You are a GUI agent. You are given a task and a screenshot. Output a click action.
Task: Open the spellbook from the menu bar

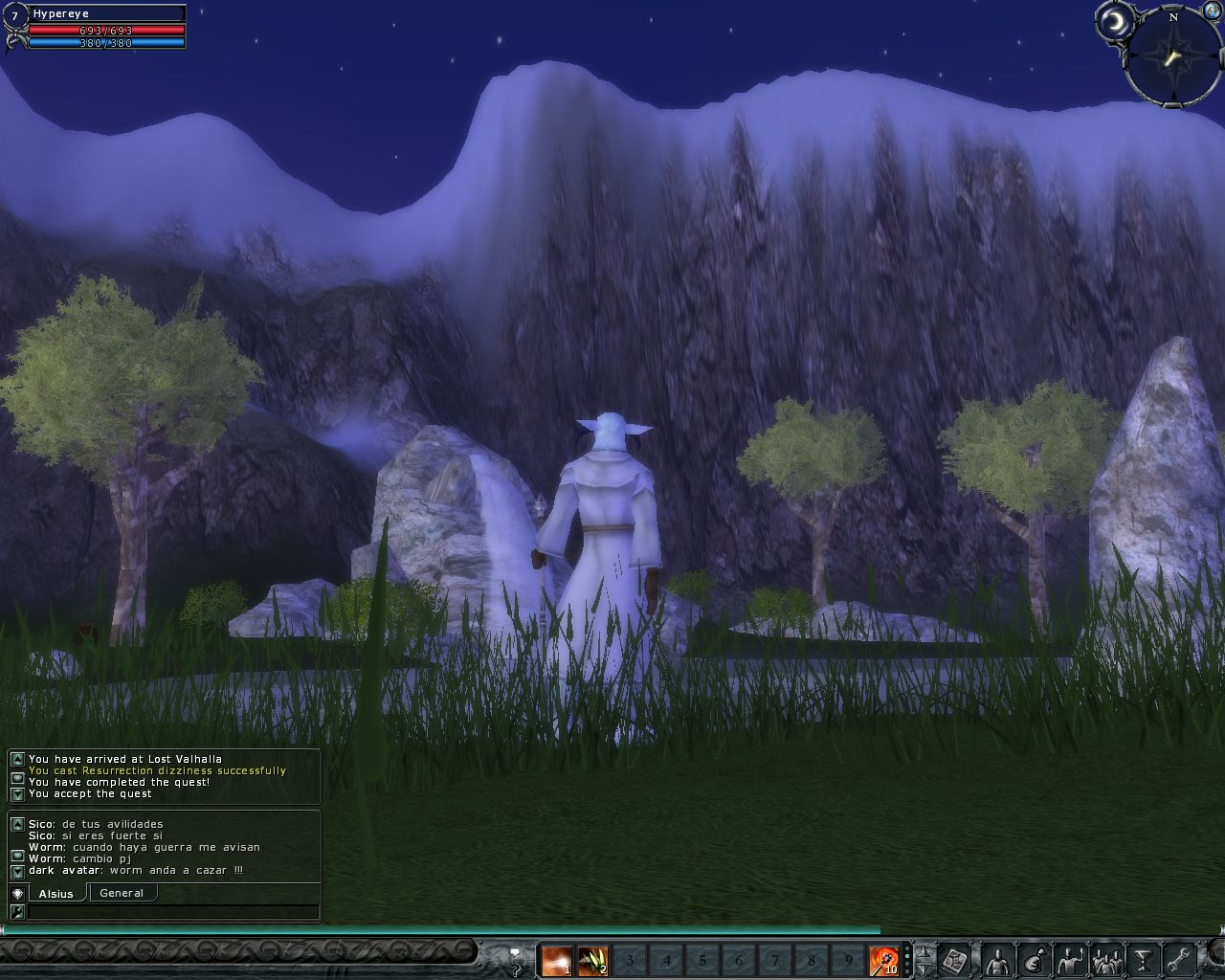[x=955, y=959]
